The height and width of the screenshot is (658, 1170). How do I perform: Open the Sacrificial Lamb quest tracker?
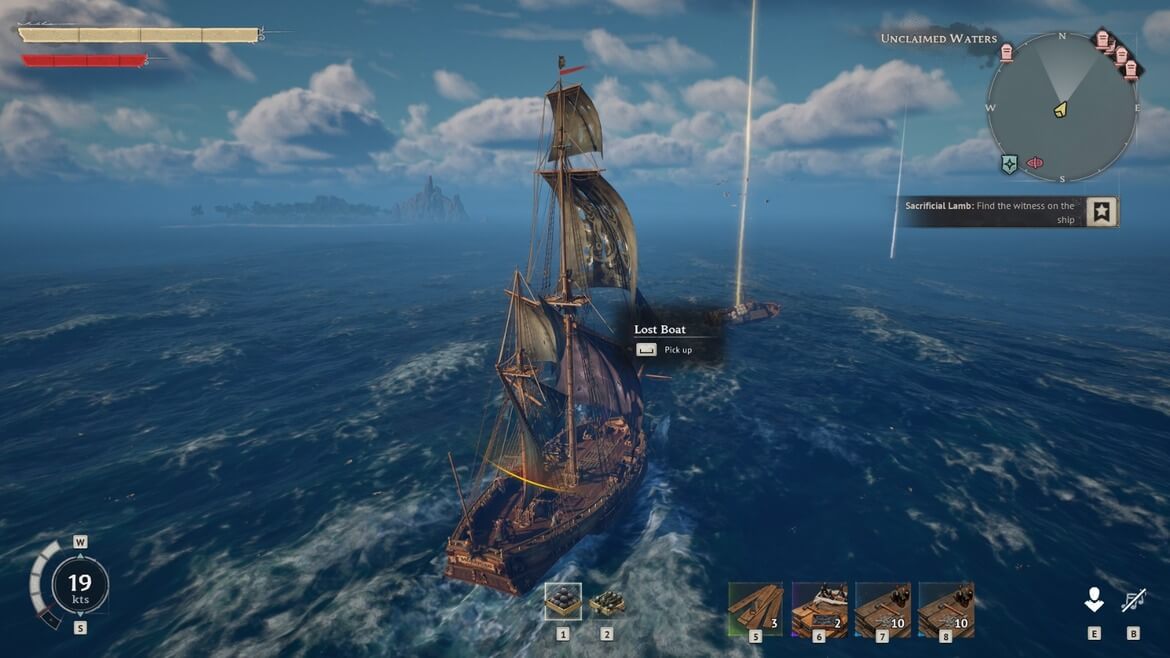(992, 212)
